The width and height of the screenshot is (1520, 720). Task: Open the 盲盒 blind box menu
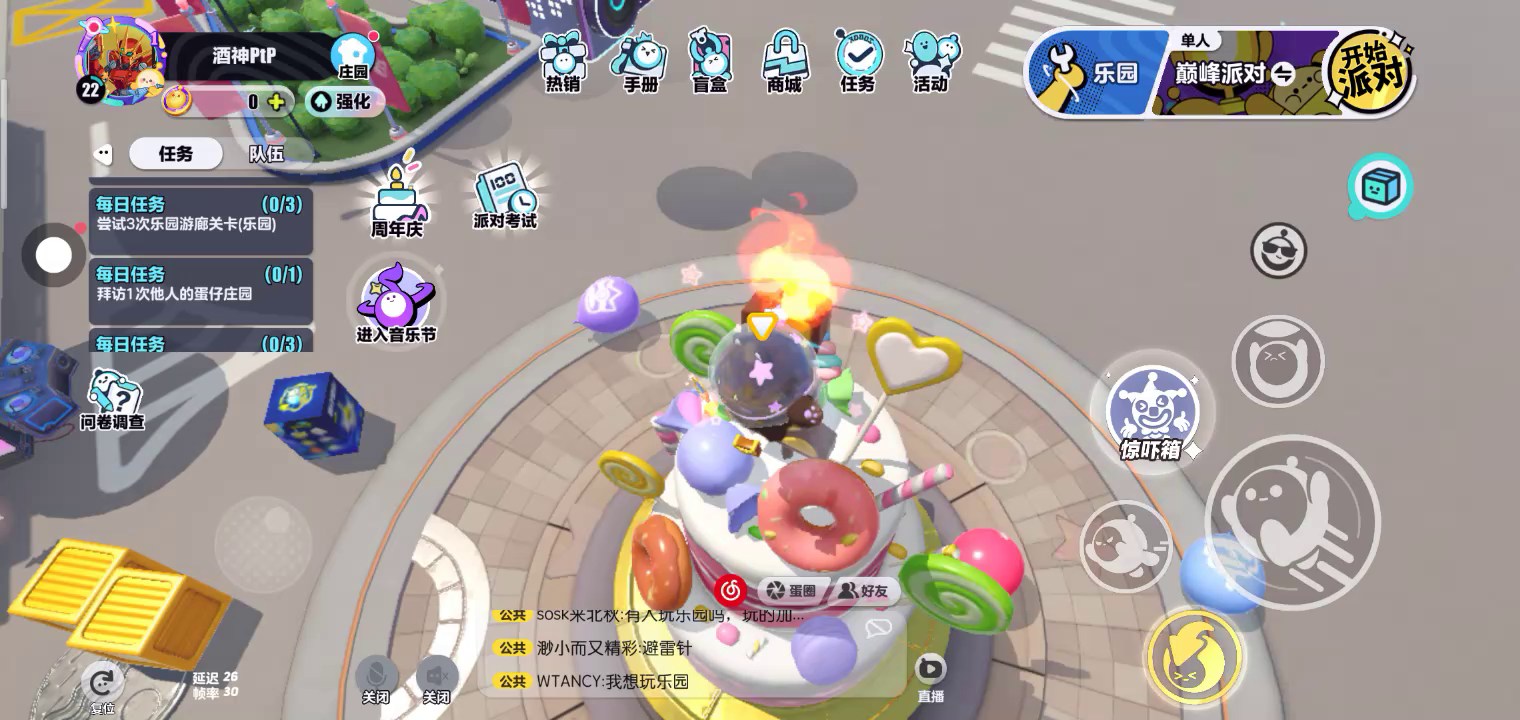(710, 62)
